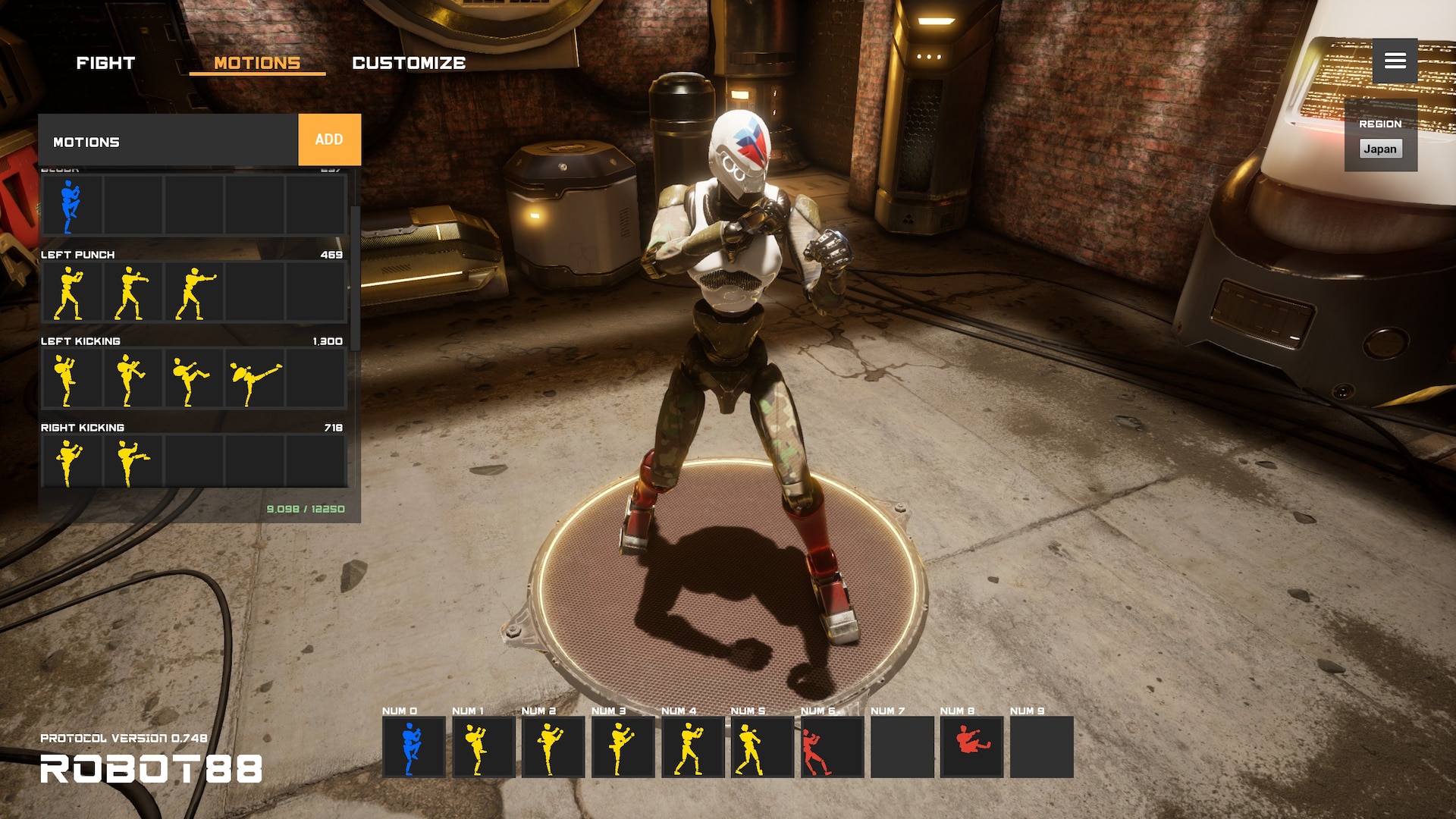The height and width of the screenshot is (819, 1456).
Task: Choose the first Left Punch motion
Action: coord(71,292)
